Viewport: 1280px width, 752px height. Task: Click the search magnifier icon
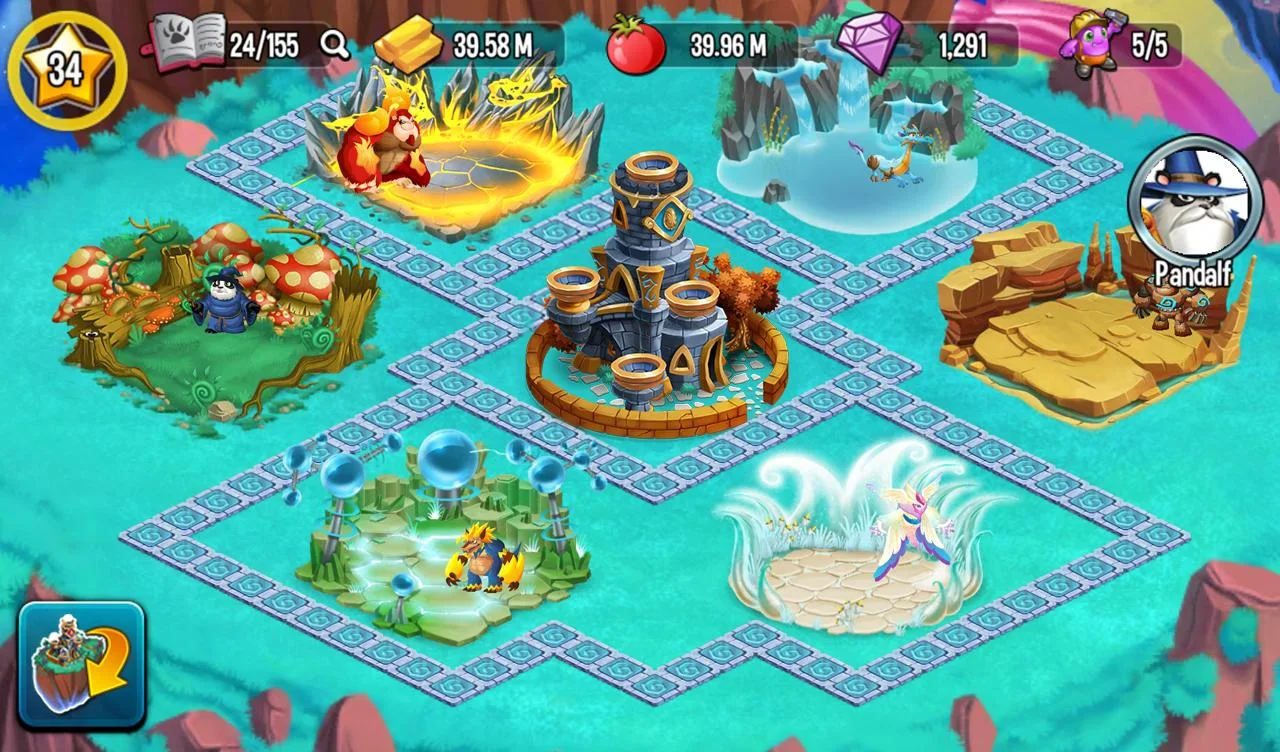tap(336, 43)
